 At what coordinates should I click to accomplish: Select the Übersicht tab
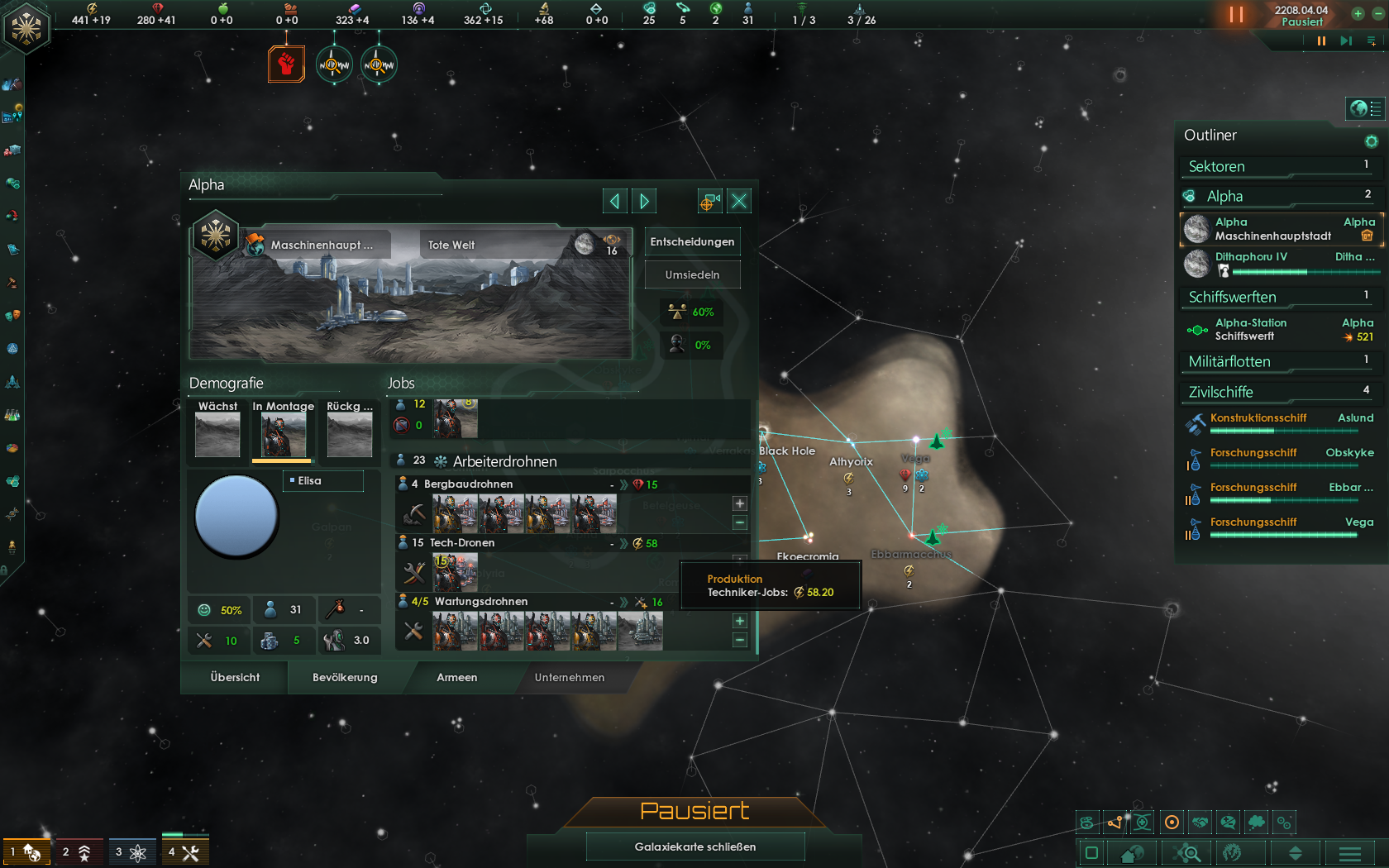[235, 678]
